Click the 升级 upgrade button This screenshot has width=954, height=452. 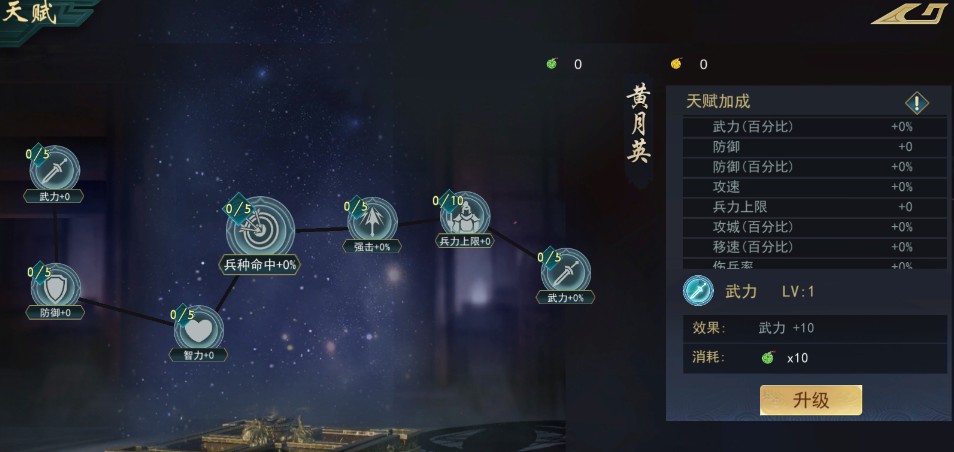click(810, 400)
